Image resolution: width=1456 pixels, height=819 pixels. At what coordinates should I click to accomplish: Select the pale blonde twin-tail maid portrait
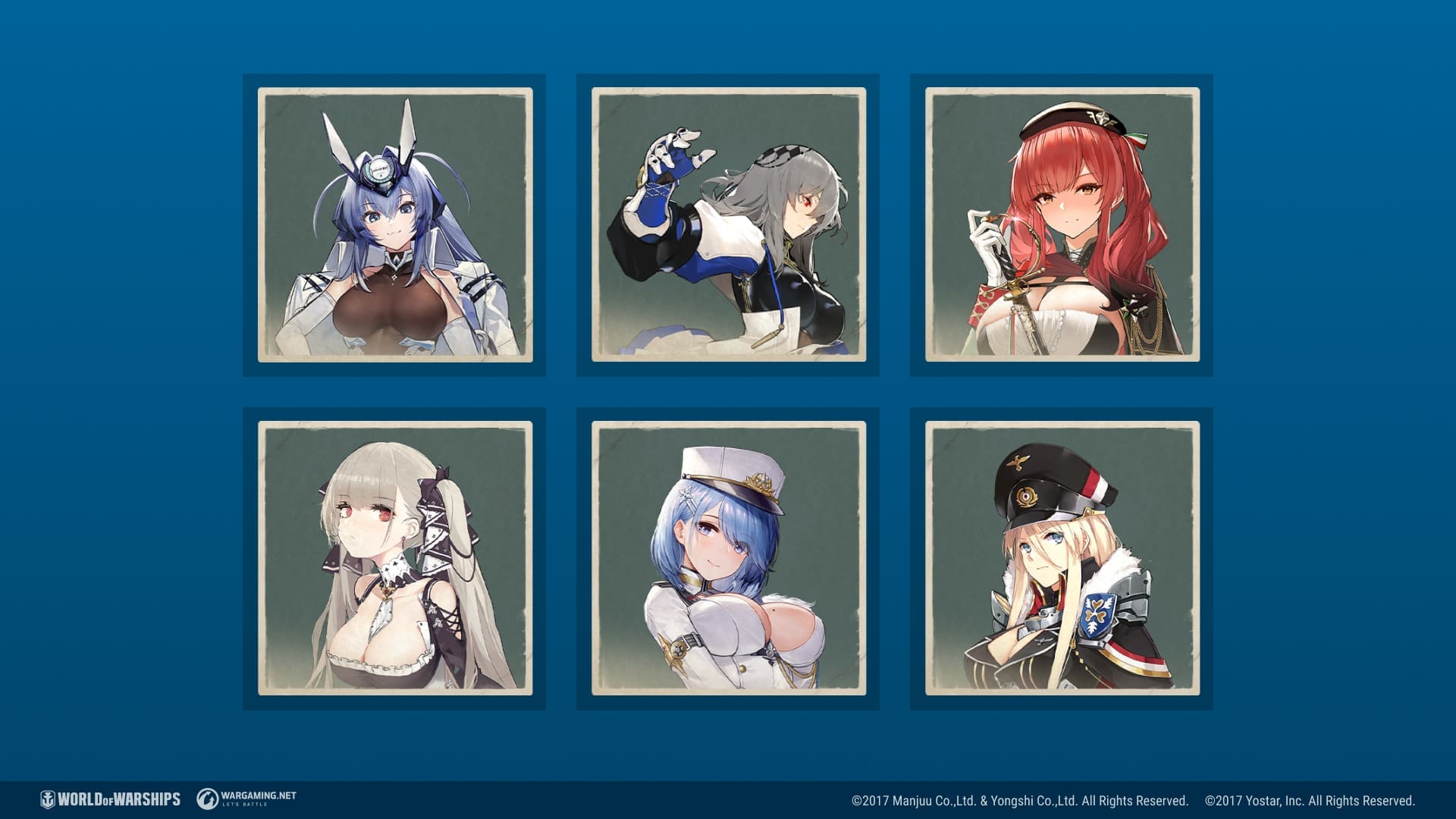(x=394, y=558)
